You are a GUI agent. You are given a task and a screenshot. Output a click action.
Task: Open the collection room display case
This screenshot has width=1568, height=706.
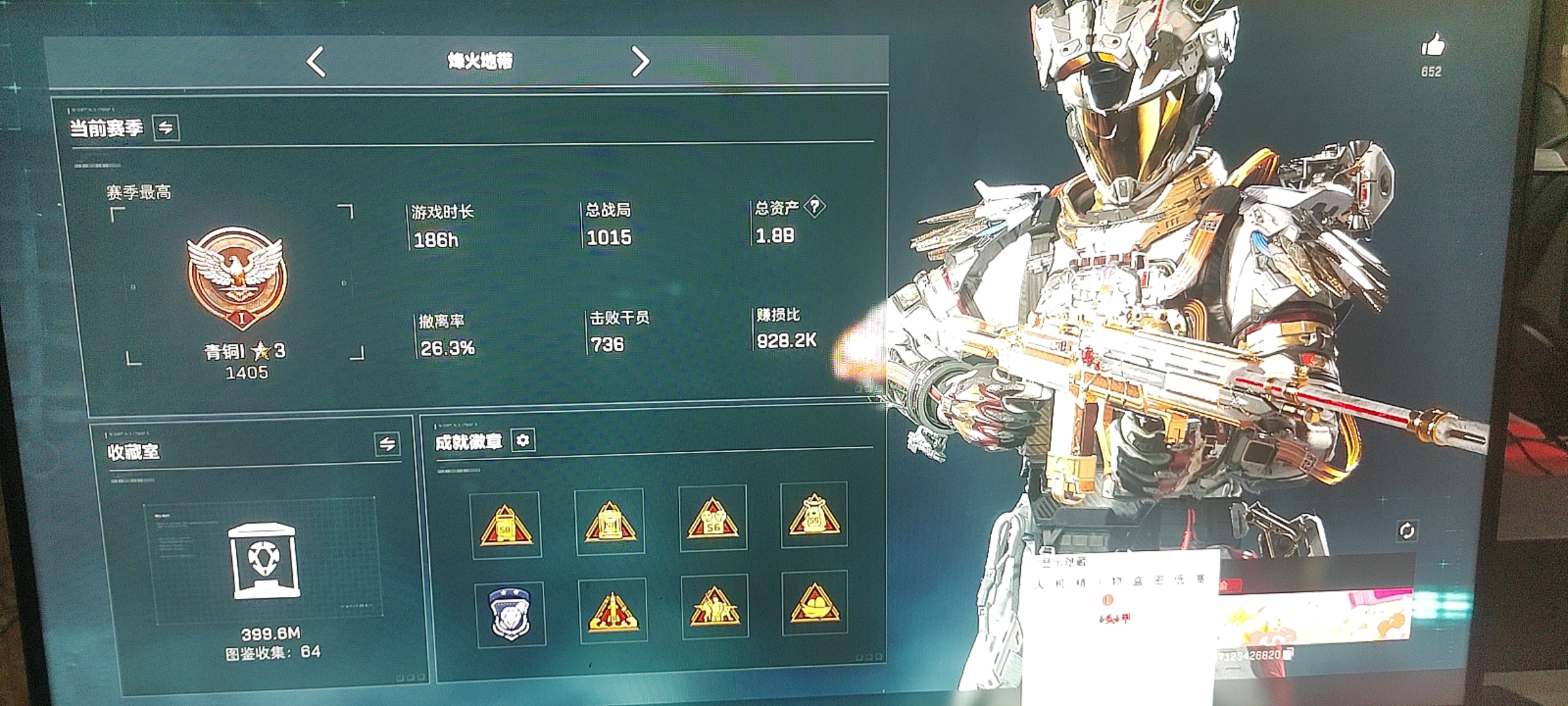point(263,561)
